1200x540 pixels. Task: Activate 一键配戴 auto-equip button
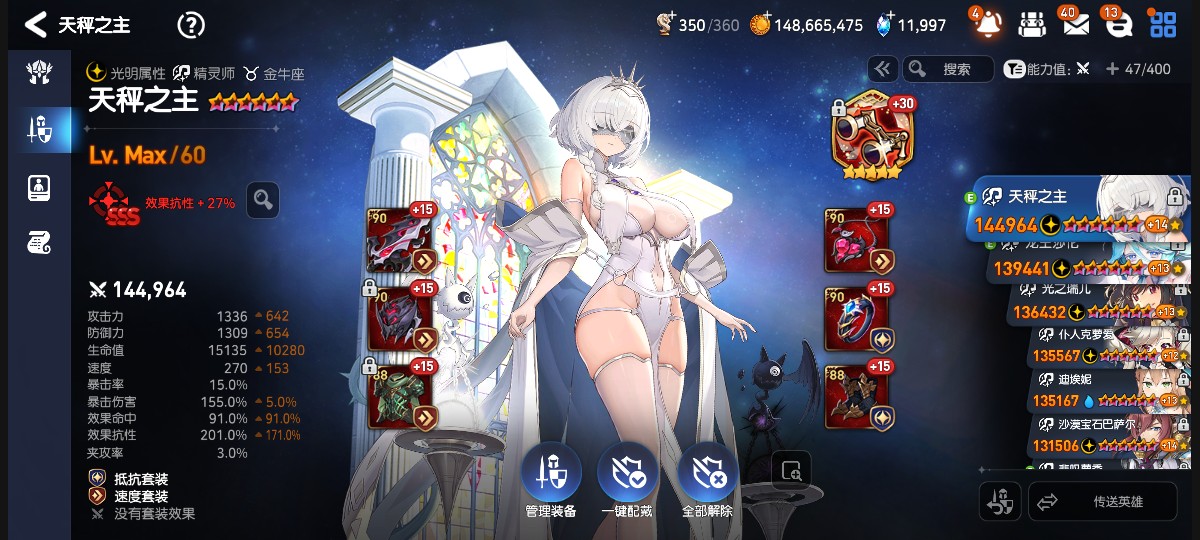tap(627, 481)
